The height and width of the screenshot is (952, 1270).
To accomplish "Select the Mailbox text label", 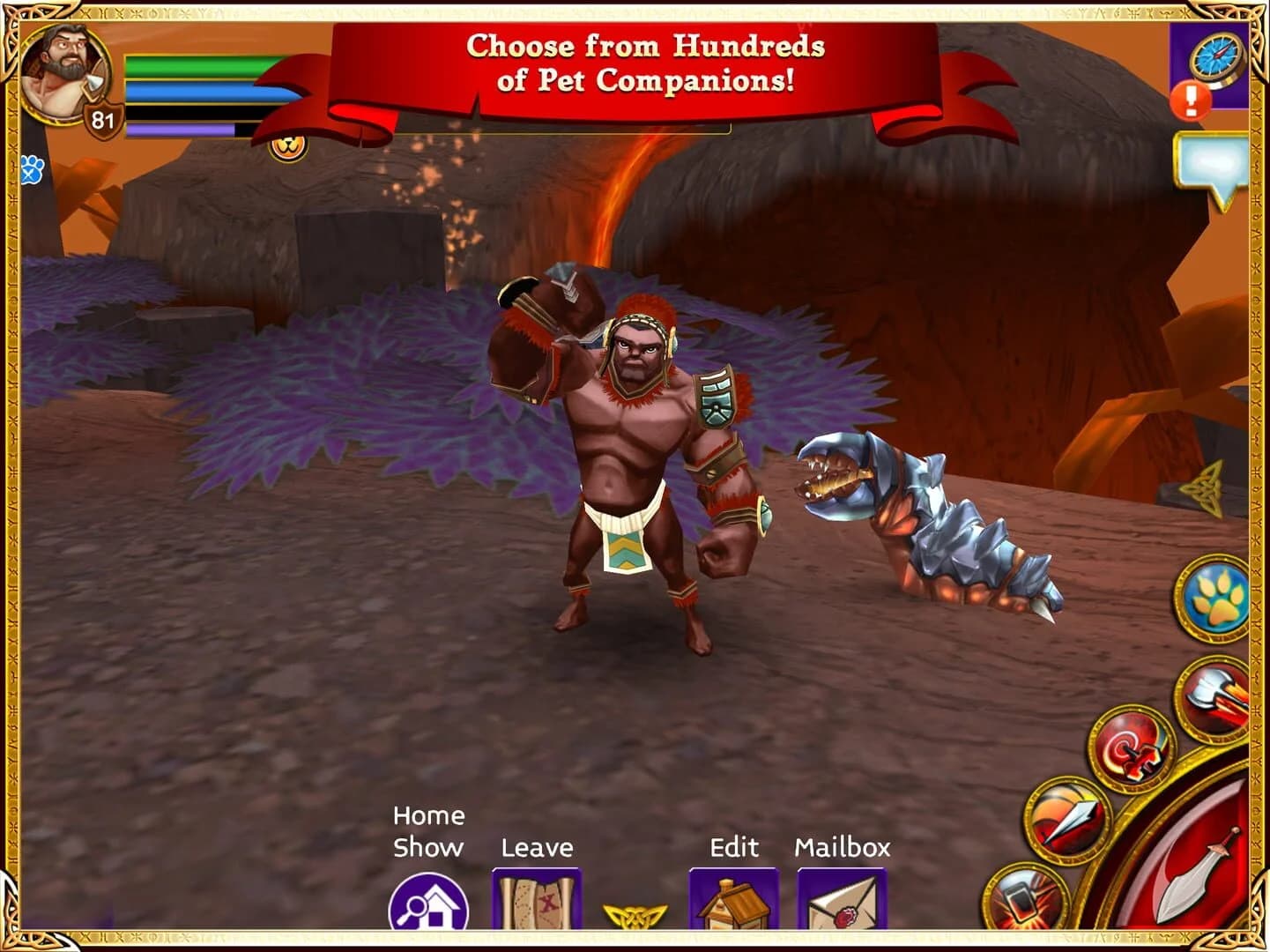I will tap(843, 848).
